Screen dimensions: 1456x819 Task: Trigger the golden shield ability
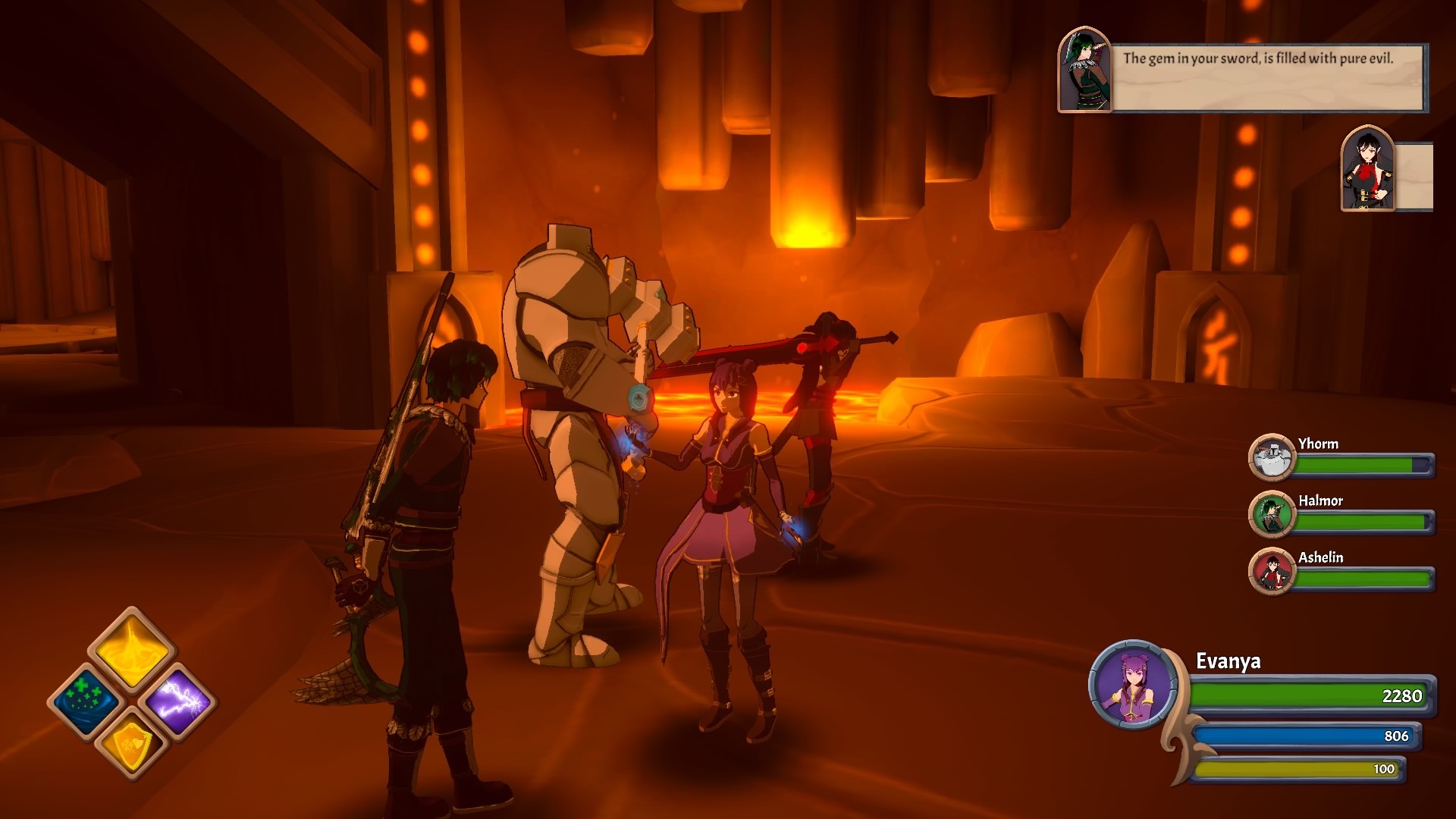click(132, 744)
